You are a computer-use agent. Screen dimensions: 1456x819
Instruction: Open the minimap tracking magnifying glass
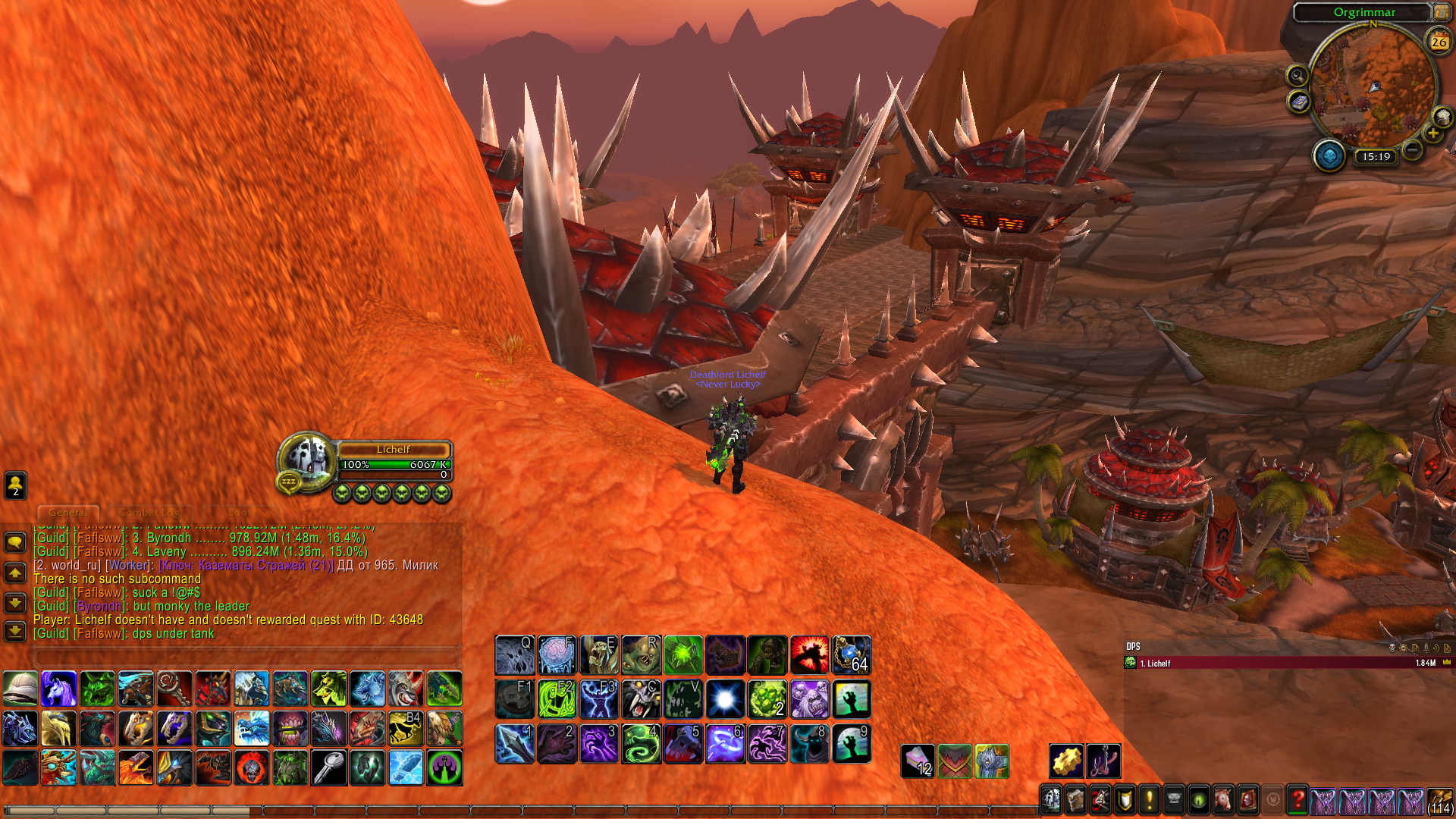pyautogui.click(x=1298, y=76)
